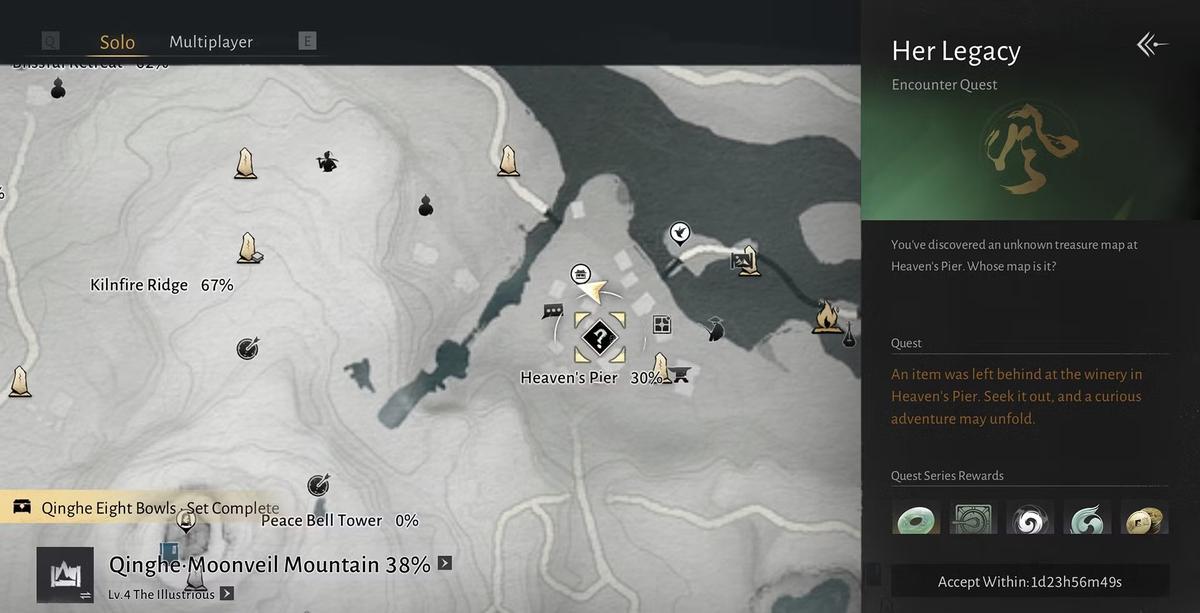Expand Qinghe Moonveil Mountain exploration details
Viewport: 1200px width, 613px height.
(445, 563)
